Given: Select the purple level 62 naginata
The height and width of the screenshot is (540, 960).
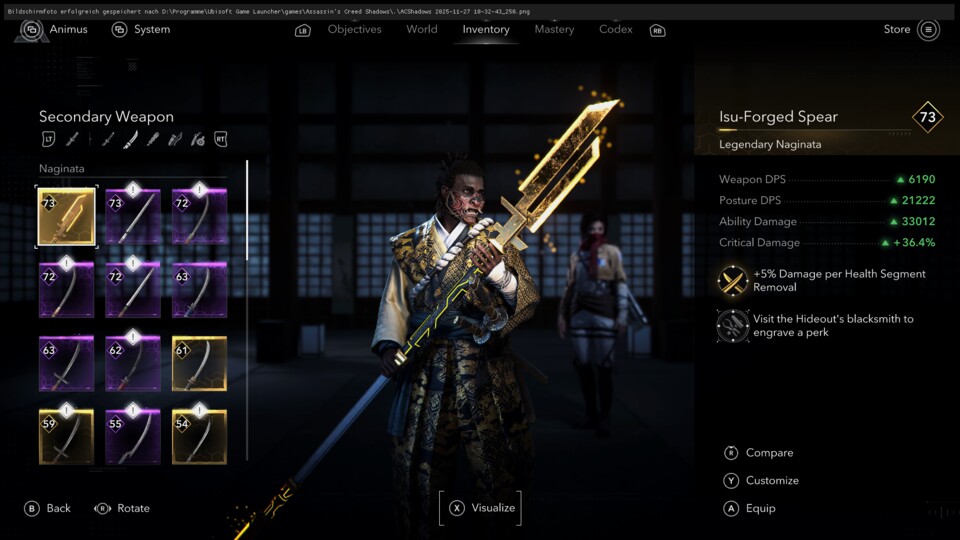Looking at the screenshot, I should (x=133, y=364).
